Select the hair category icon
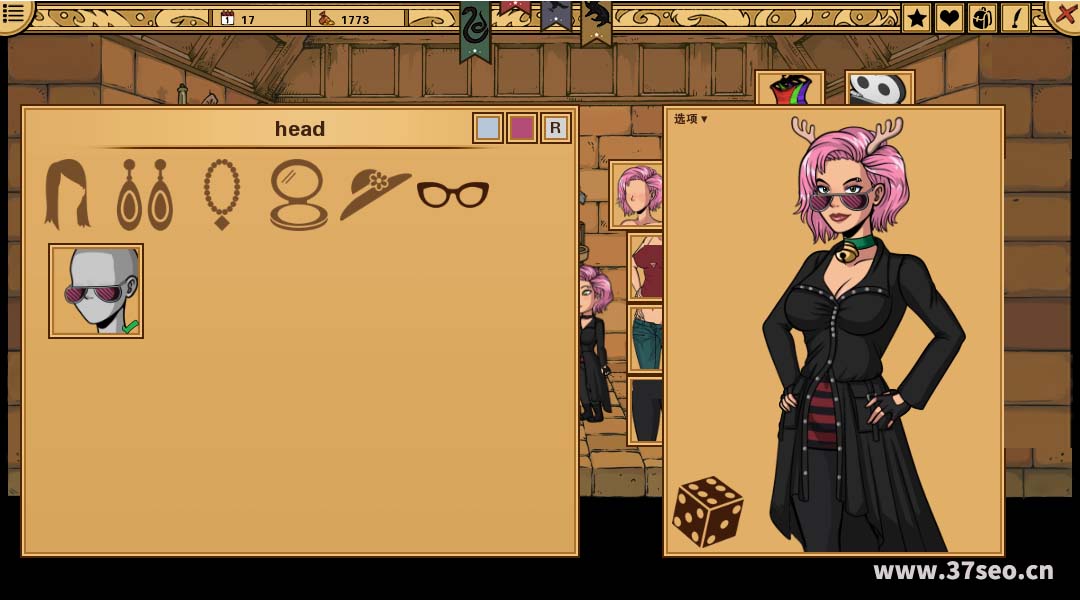 tap(67, 194)
